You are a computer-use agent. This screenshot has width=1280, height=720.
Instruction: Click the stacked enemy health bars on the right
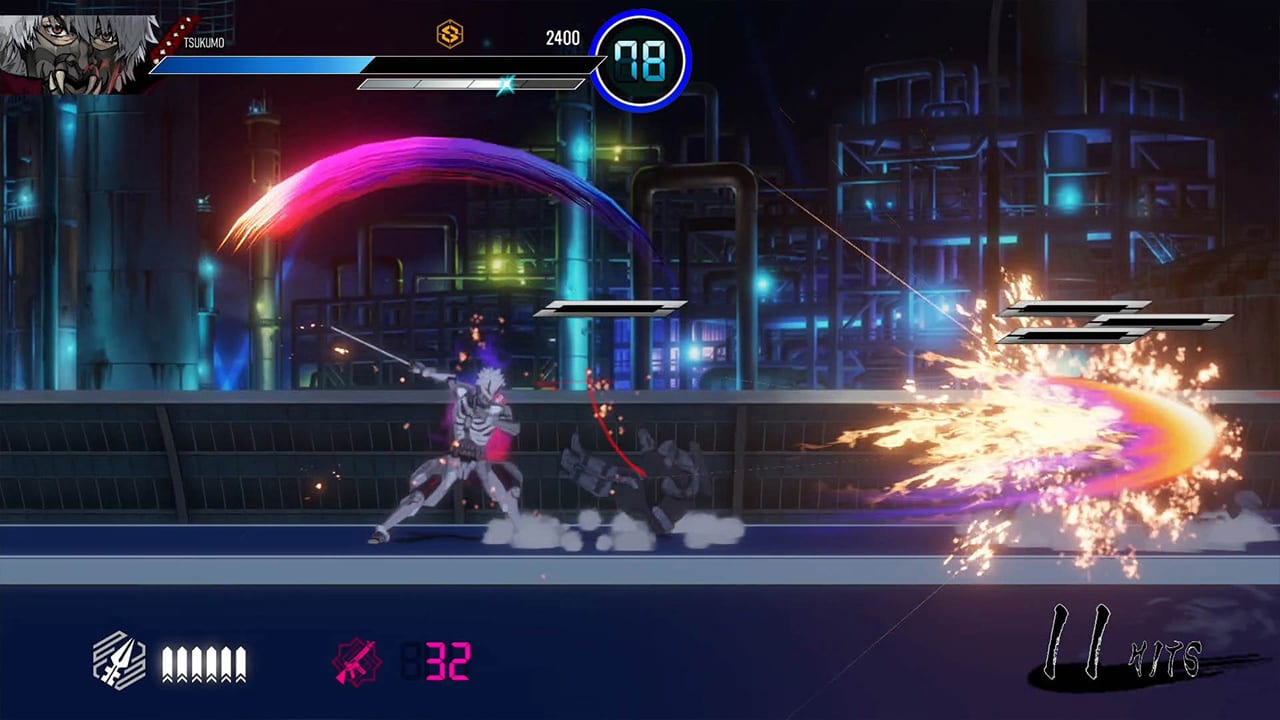[x=1105, y=320]
